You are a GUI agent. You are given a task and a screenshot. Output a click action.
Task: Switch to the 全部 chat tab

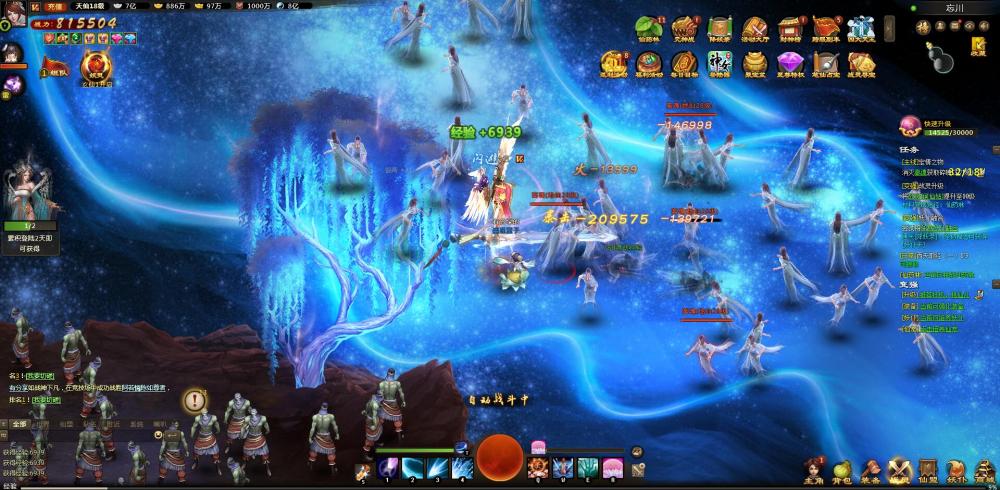pyautogui.click(x=18, y=423)
